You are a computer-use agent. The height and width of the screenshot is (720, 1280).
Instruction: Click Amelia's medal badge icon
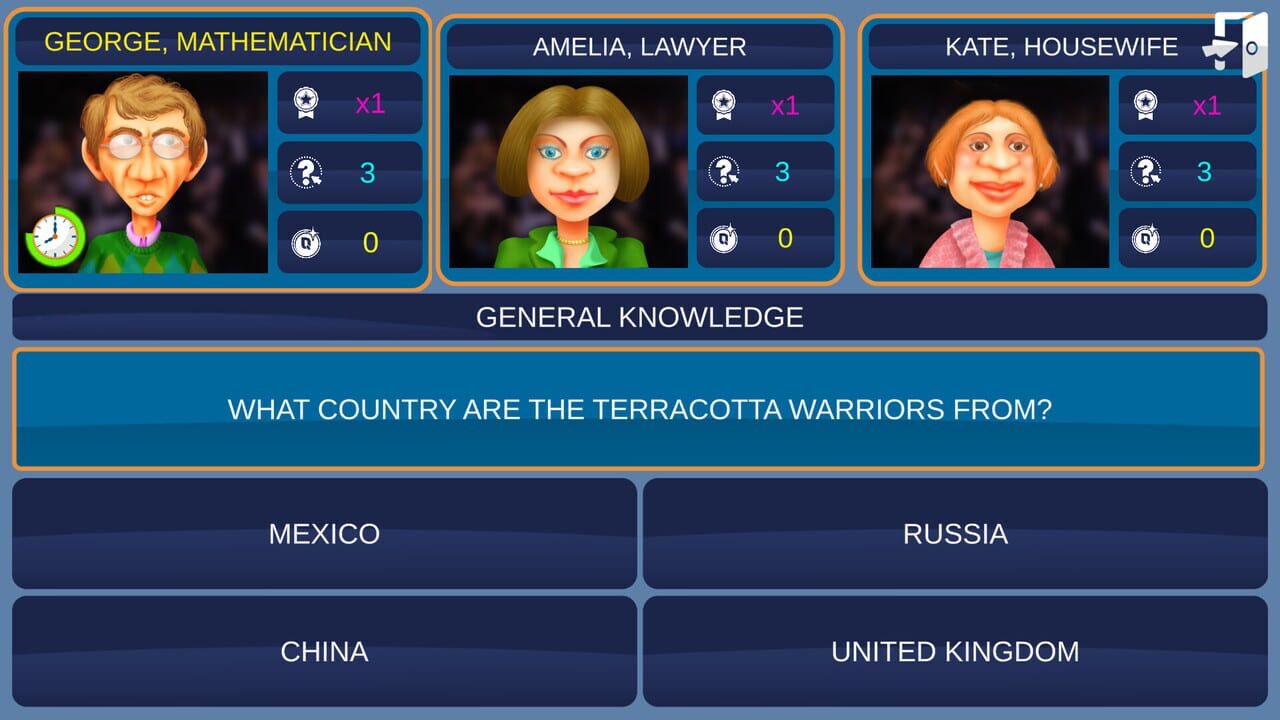[x=725, y=103]
